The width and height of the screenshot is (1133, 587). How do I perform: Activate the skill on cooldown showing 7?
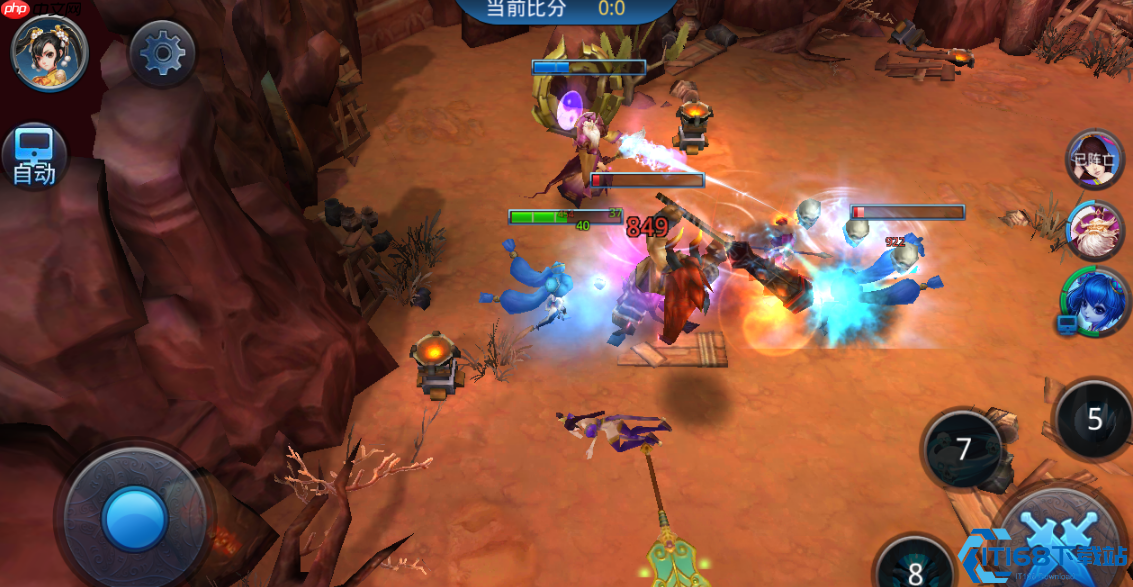tap(962, 449)
